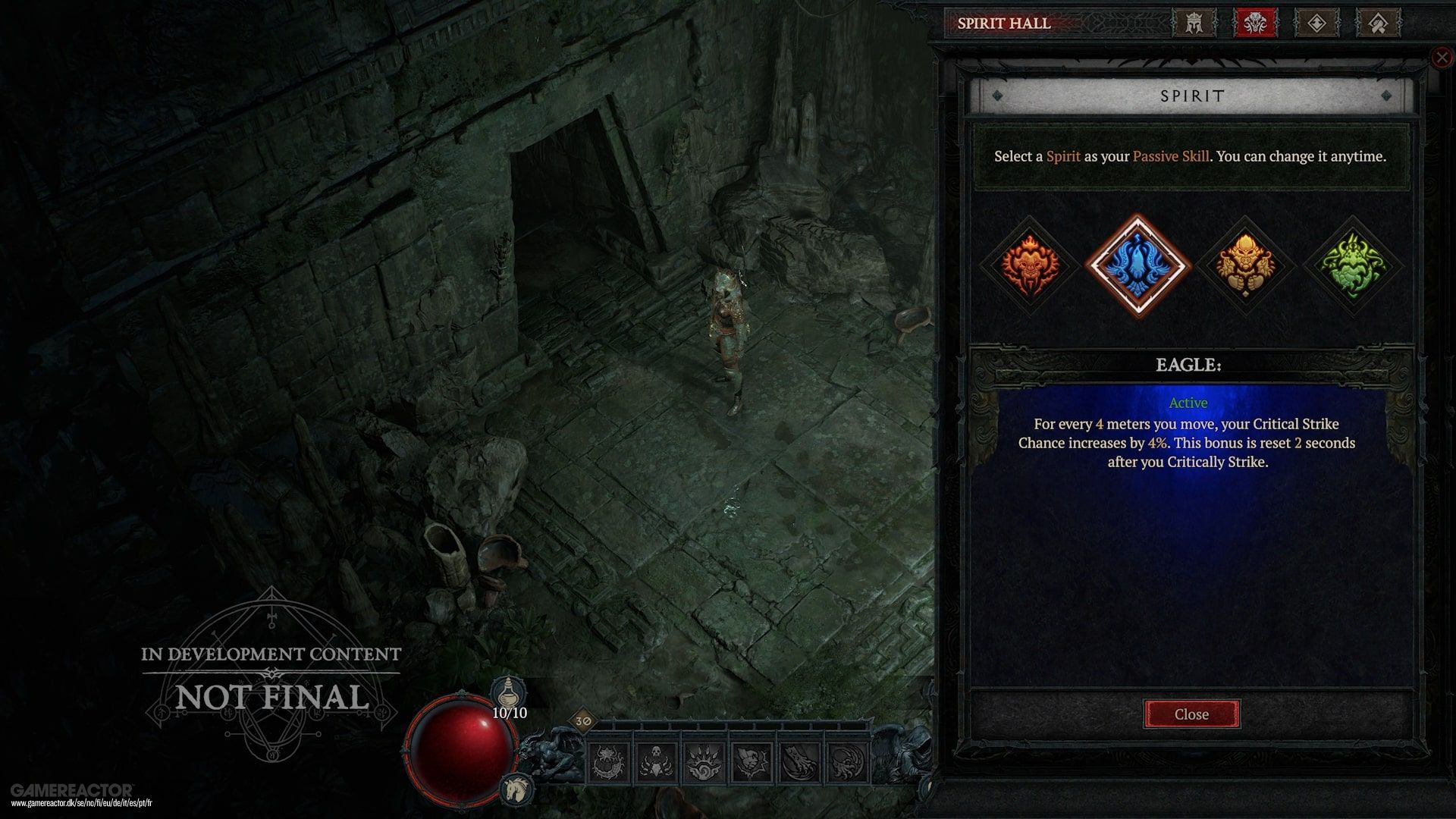This screenshot has width=1456, height=819.
Task: Switch to the diamond emblem tab
Action: pos(1317,23)
